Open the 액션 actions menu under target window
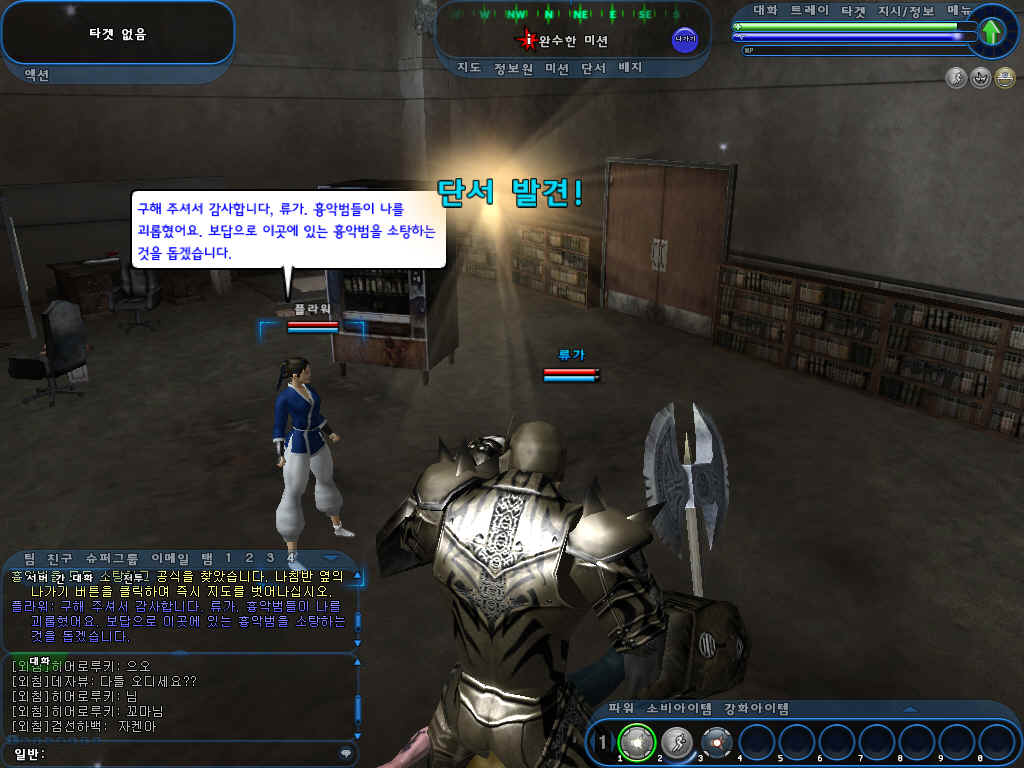Screen dimensions: 1024x768 point(36,74)
